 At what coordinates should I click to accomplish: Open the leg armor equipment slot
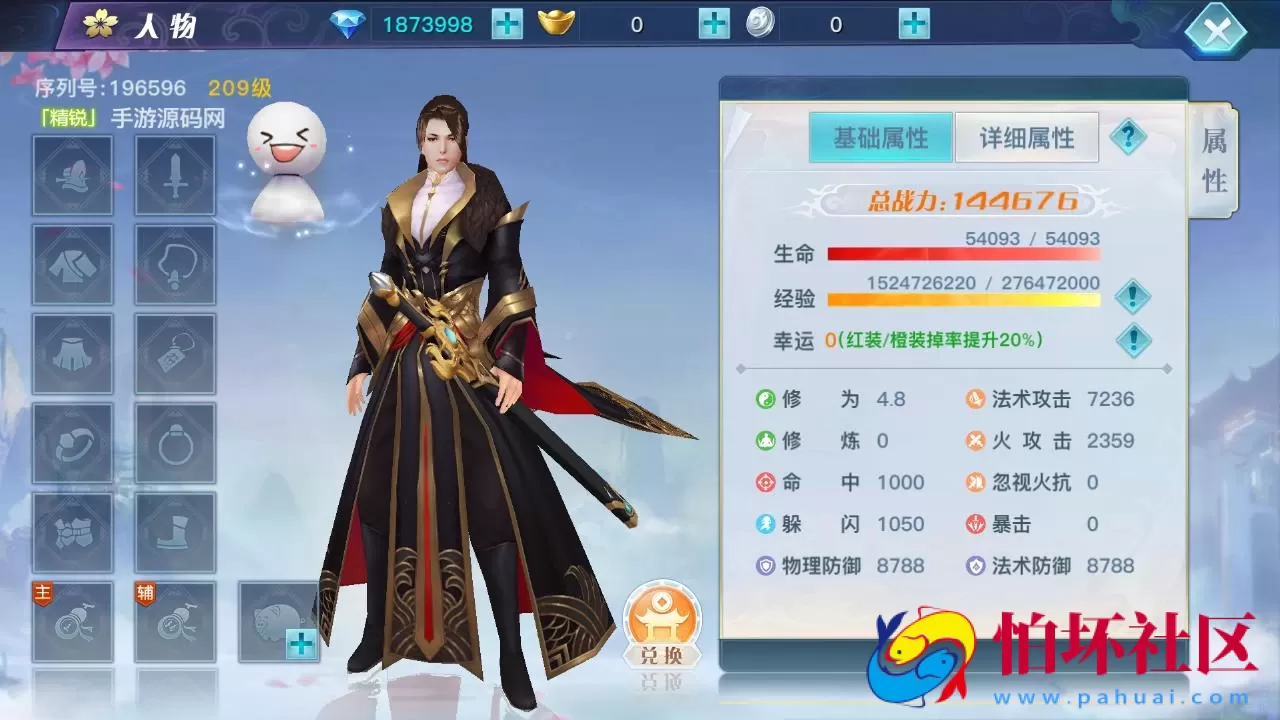tap(72, 352)
